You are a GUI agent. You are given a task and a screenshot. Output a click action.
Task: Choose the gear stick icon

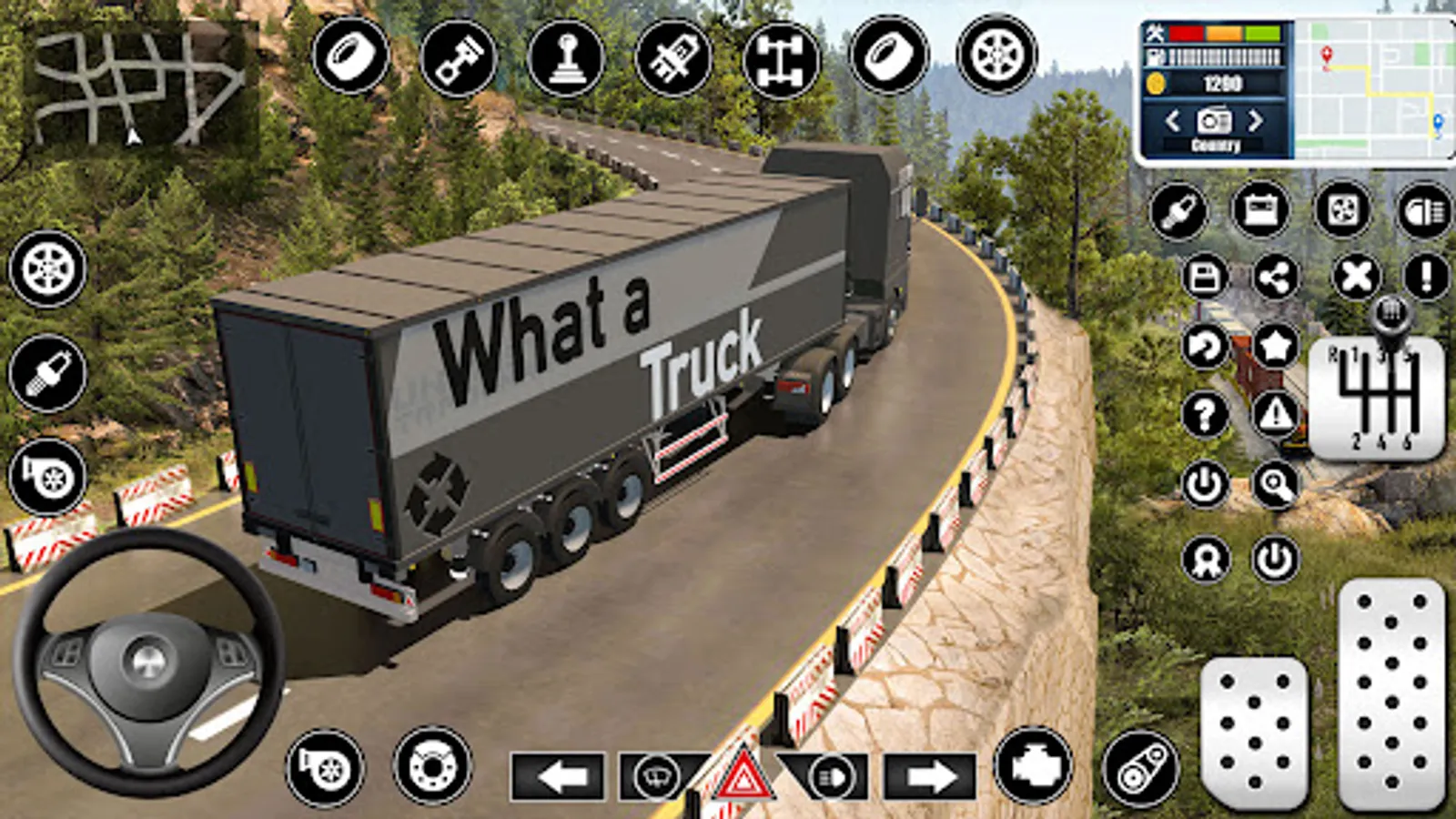point(565,58)
